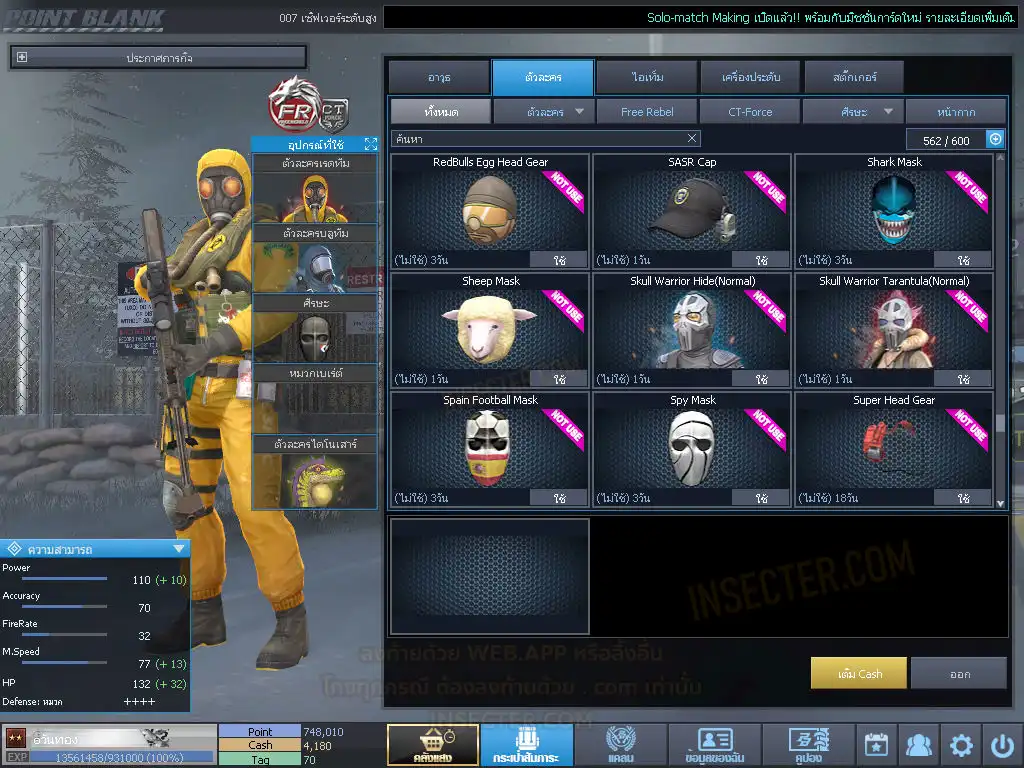Choose the Sheep Mask item
Viewport: 1024px width, 768px height.
490,328
